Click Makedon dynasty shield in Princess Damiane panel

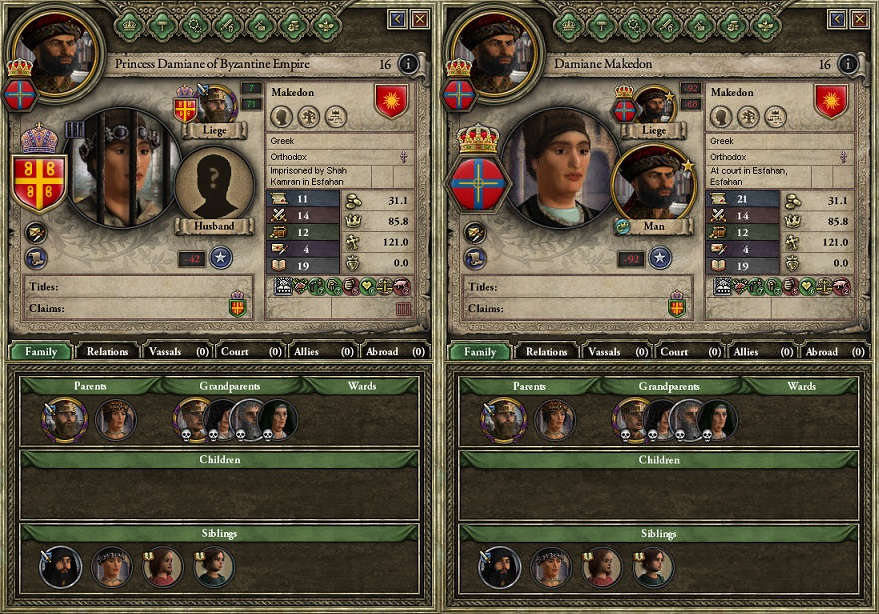[x=390, y=100]
